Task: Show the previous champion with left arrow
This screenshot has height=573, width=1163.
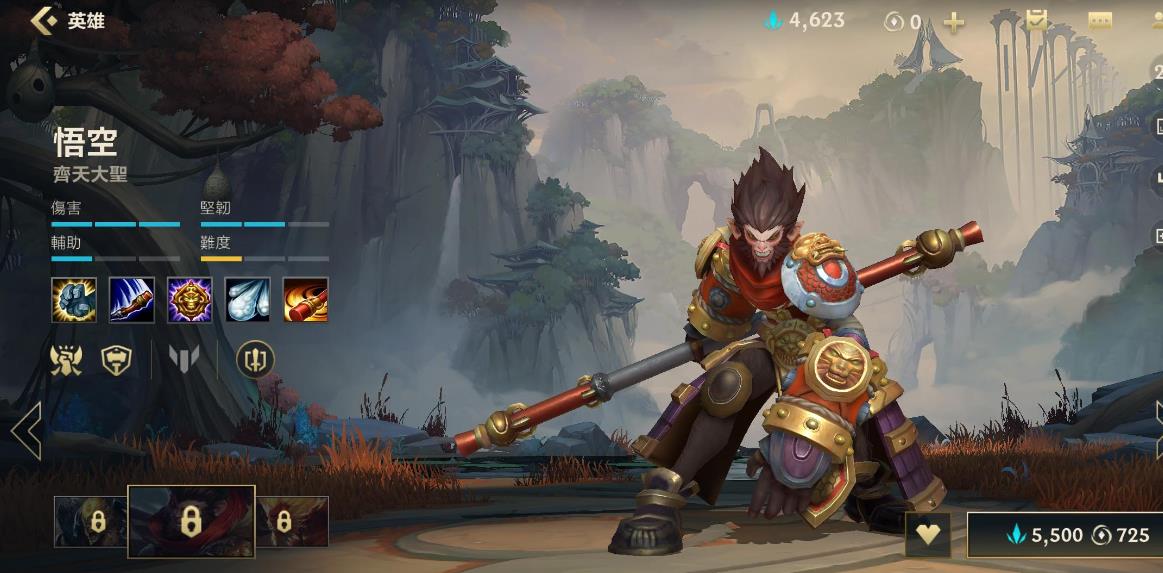Action: pos(26,431)
